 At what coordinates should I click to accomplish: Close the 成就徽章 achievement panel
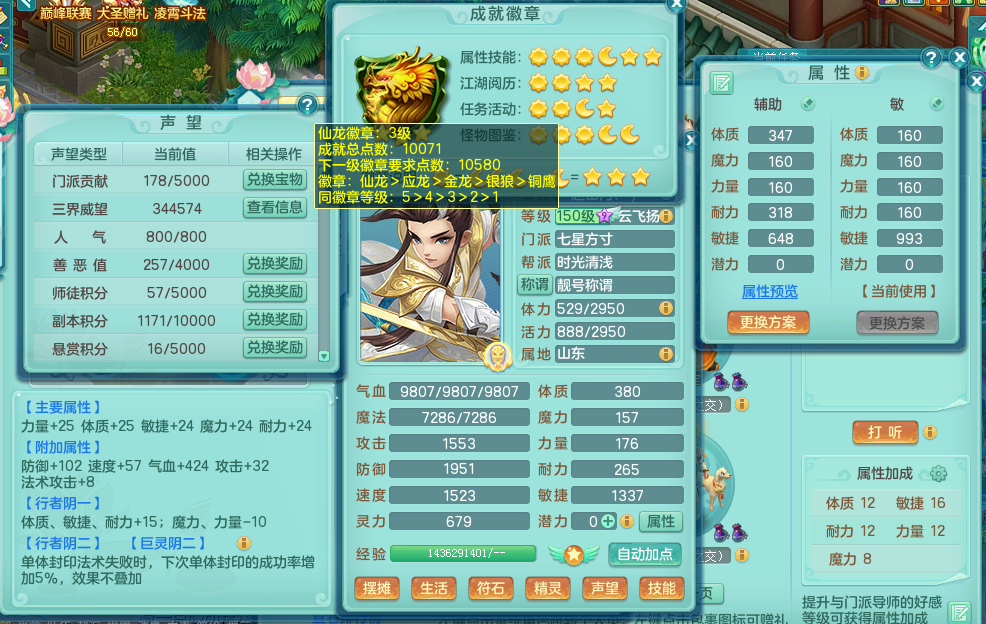pos(676,3)
